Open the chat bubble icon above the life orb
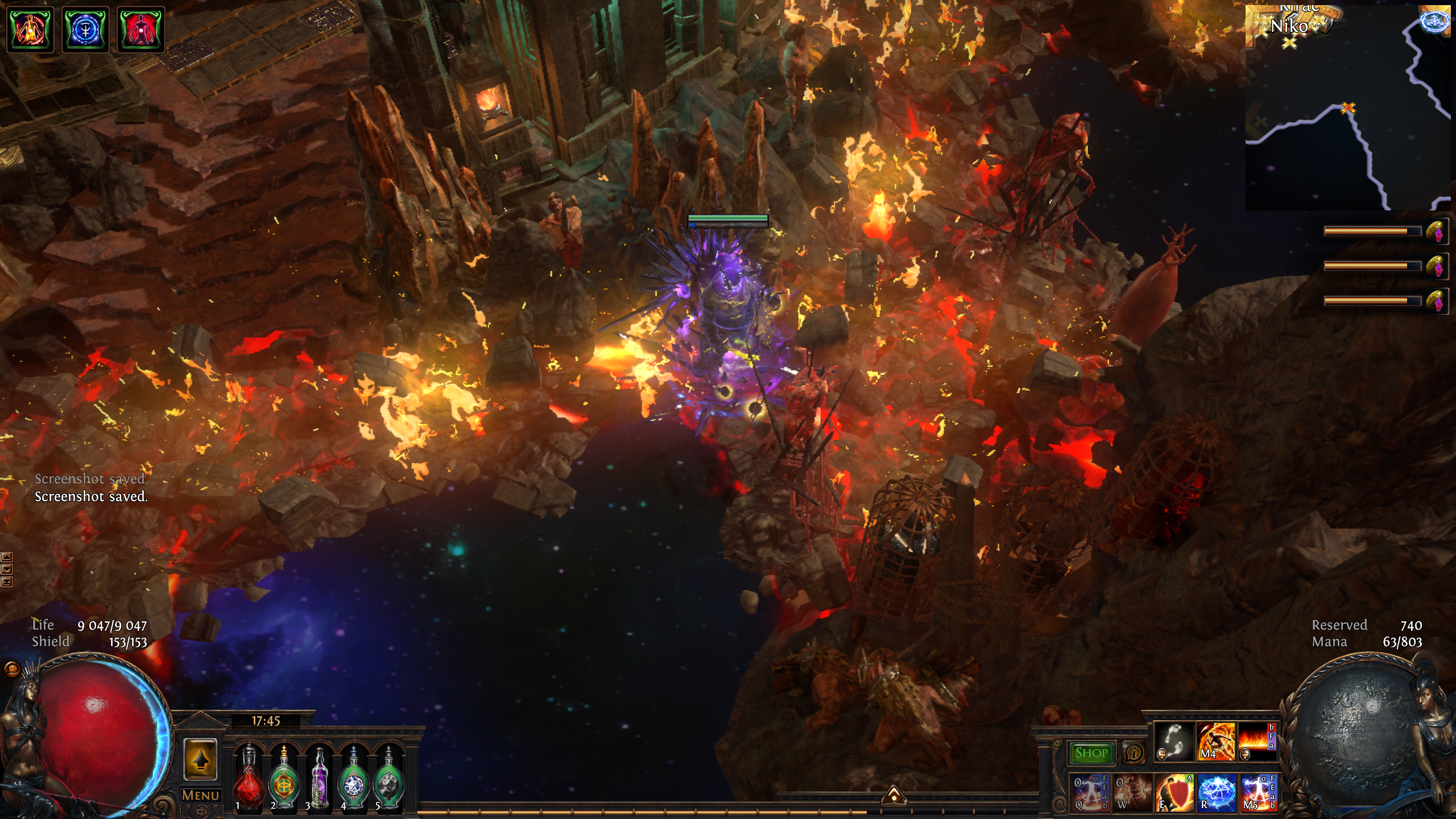Image resolution: width=1456 pixels, height=819 pixels. 11,669
